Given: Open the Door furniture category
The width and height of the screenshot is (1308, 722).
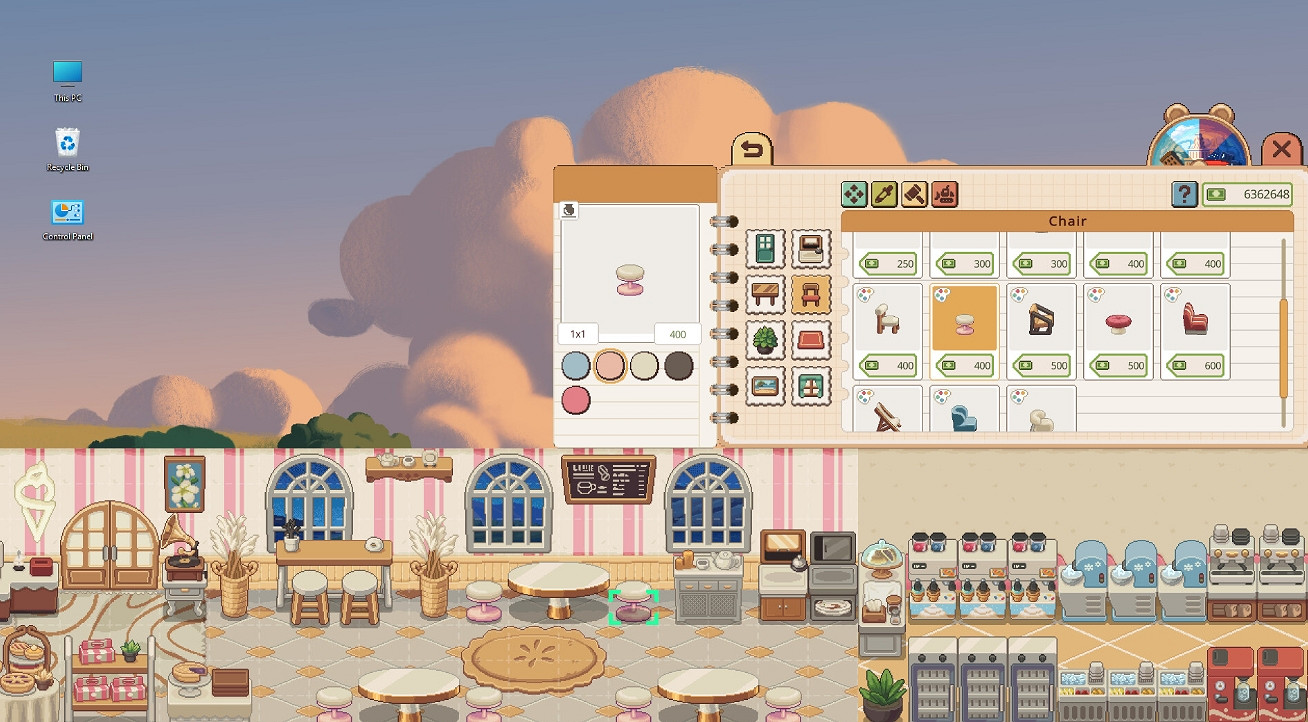Looking at the screenshot, I should click(765, 248).
